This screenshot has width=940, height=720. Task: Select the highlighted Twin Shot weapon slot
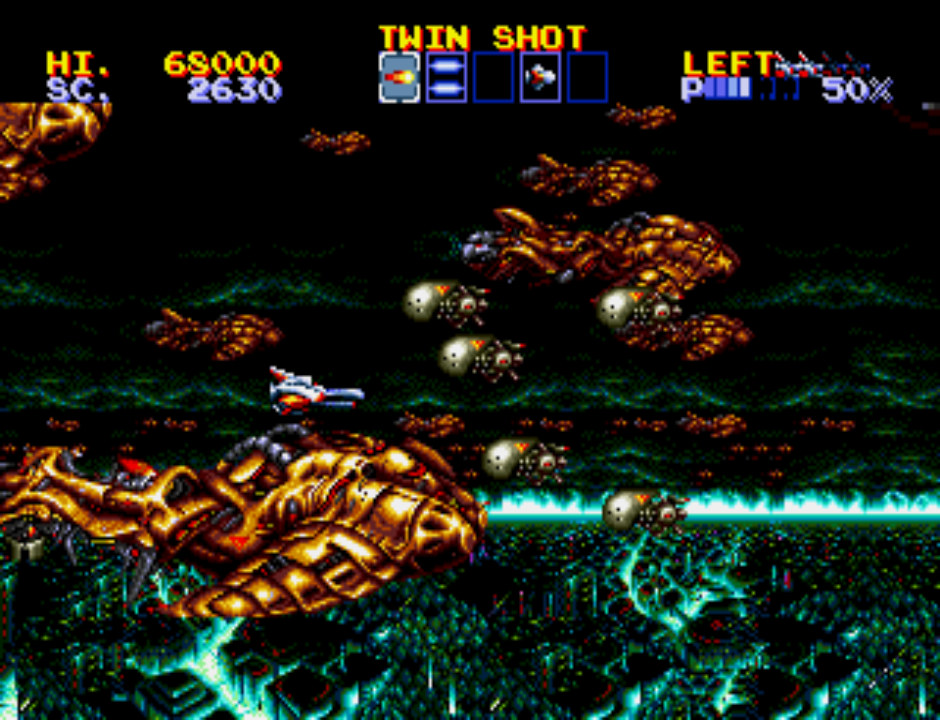coord(399,77)
